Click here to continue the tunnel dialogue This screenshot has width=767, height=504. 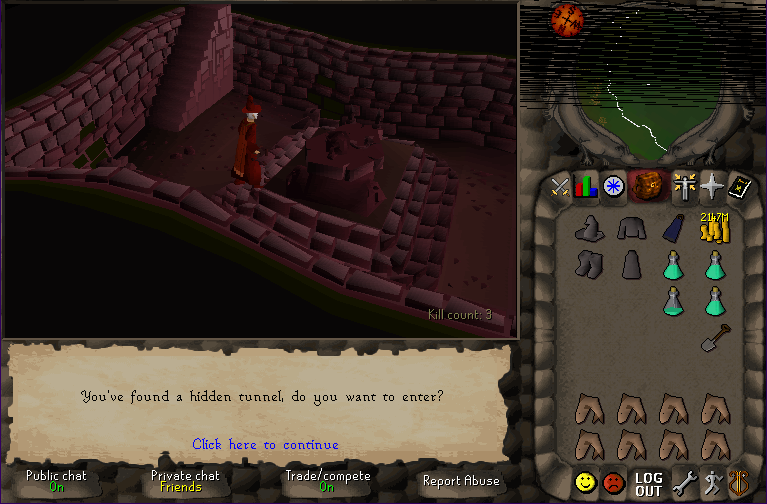(265, 444)
